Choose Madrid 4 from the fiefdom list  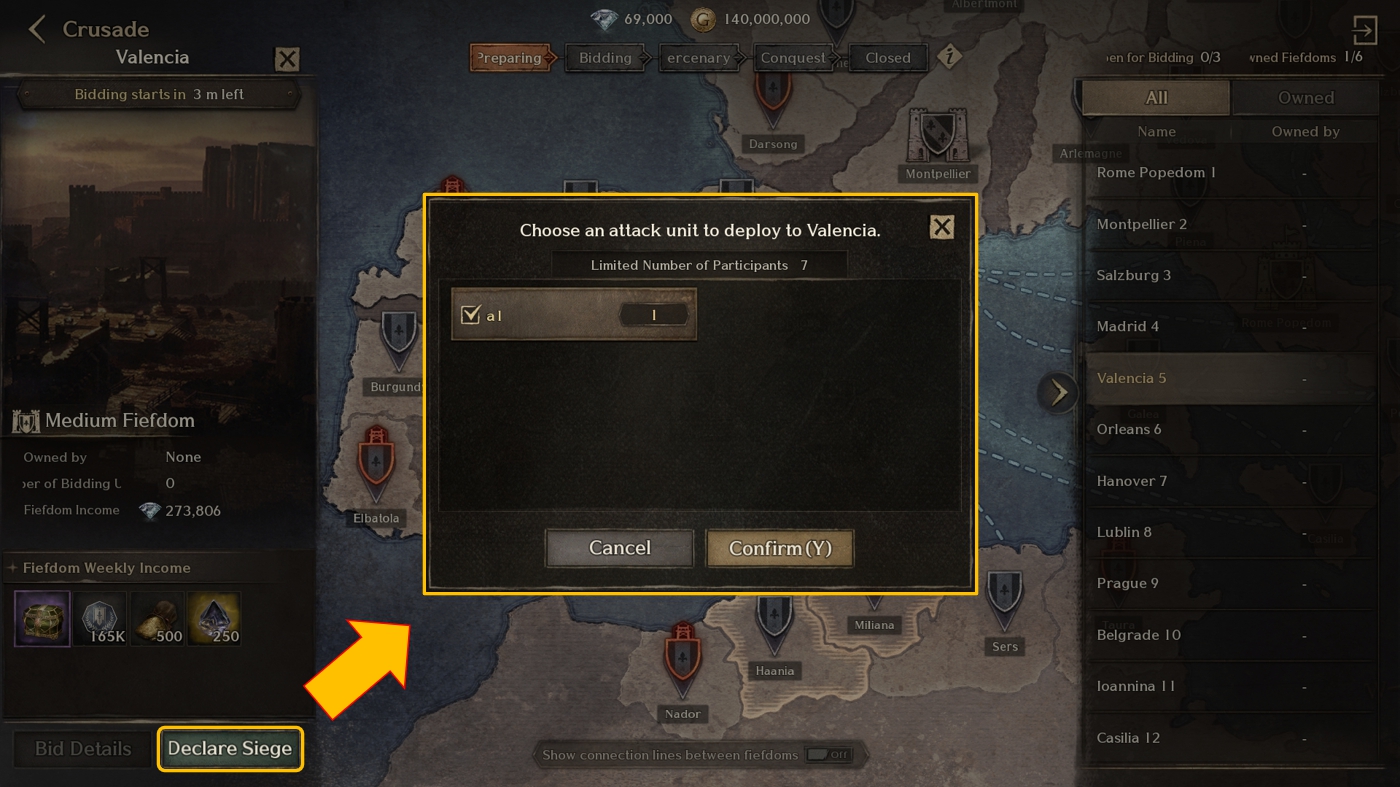pos(1128,327)
